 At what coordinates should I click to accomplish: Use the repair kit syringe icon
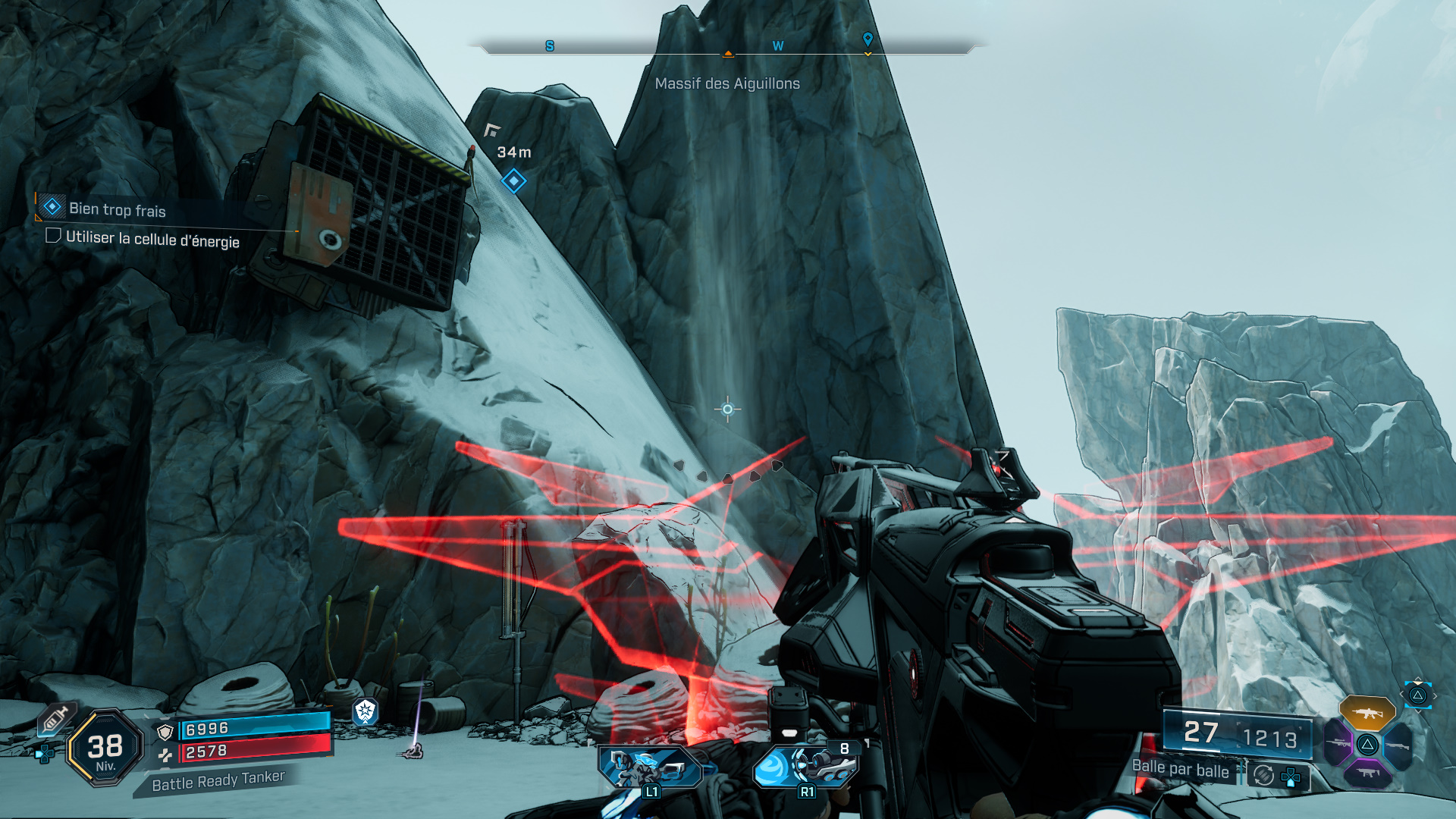(55, 717)
